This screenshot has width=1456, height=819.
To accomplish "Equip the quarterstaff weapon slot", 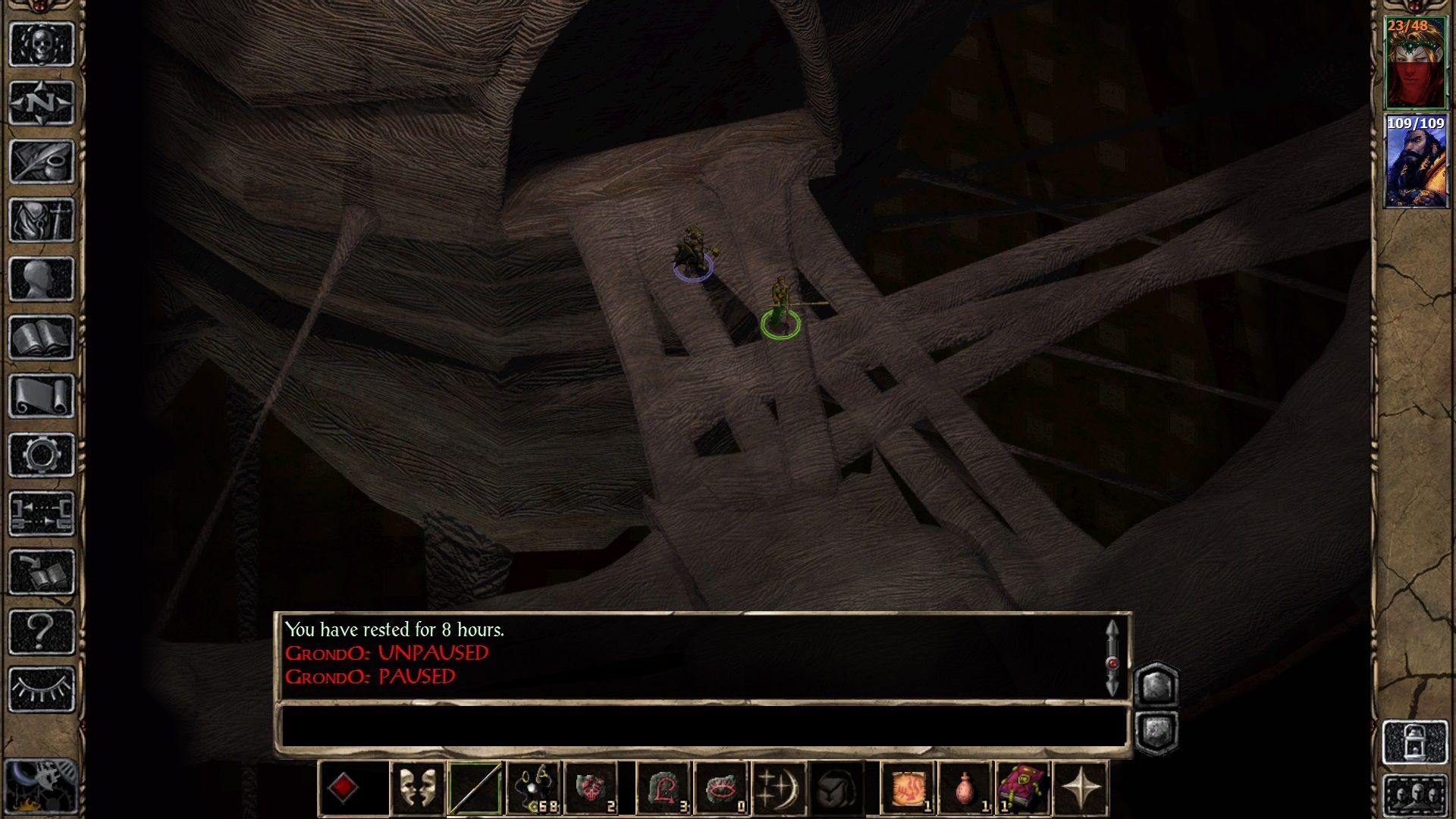I will (475, 789).
